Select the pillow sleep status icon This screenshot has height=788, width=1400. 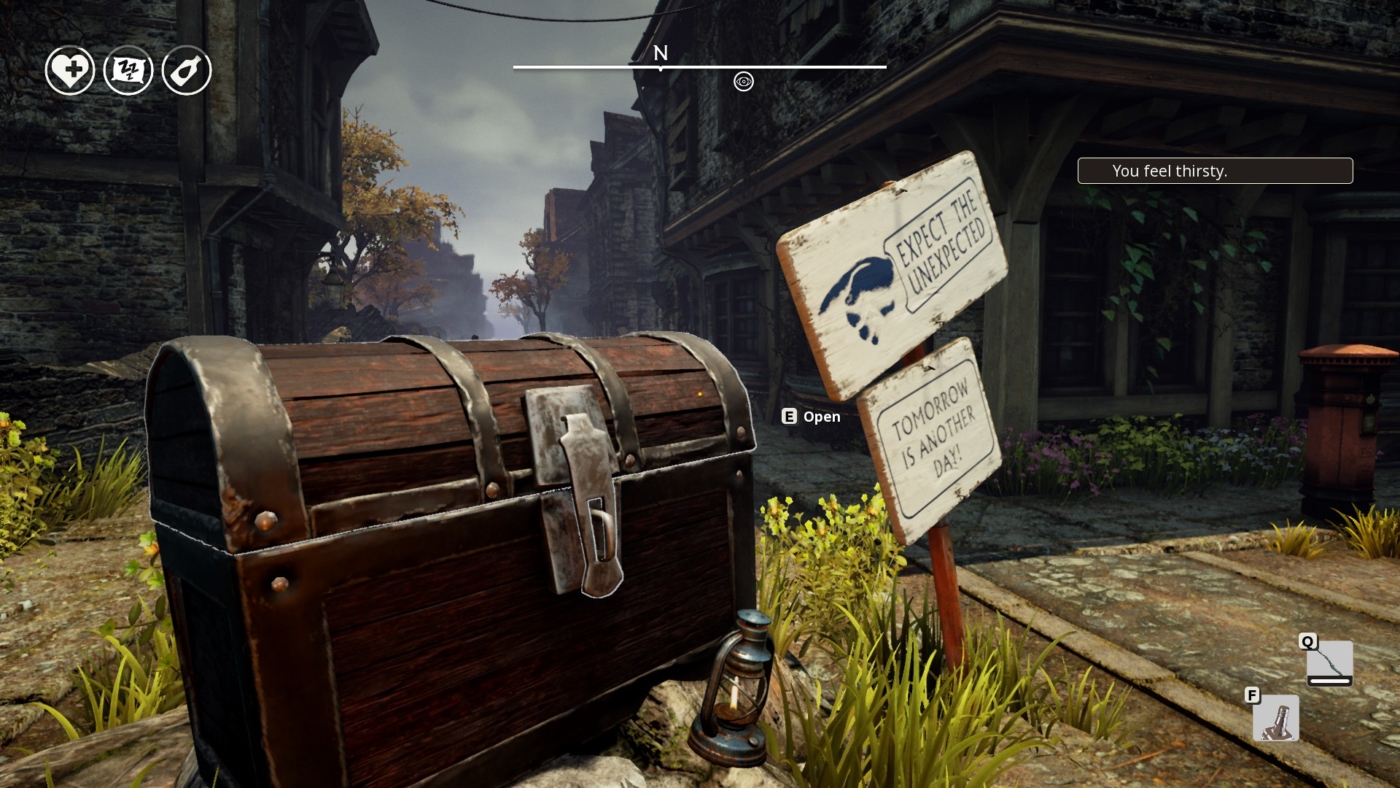(x=127, y=70)
